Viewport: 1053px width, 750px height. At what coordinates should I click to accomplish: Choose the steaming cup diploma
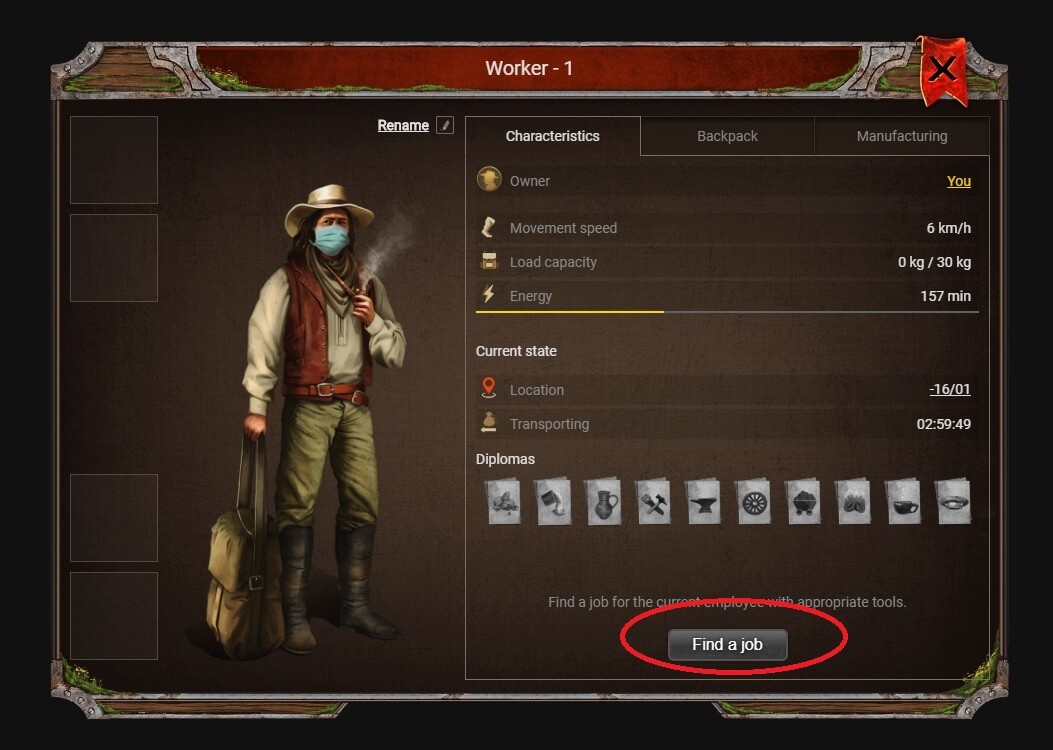[902, 502]
